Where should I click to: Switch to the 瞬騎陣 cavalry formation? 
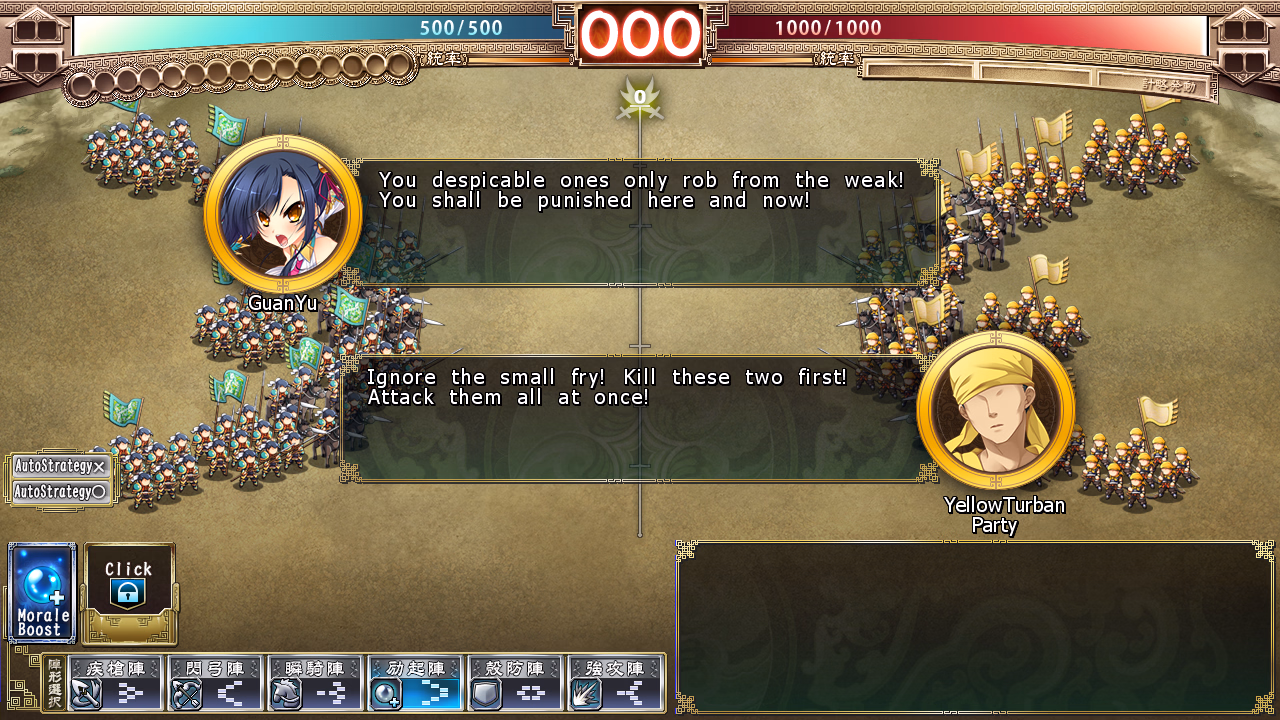[315, 683]
